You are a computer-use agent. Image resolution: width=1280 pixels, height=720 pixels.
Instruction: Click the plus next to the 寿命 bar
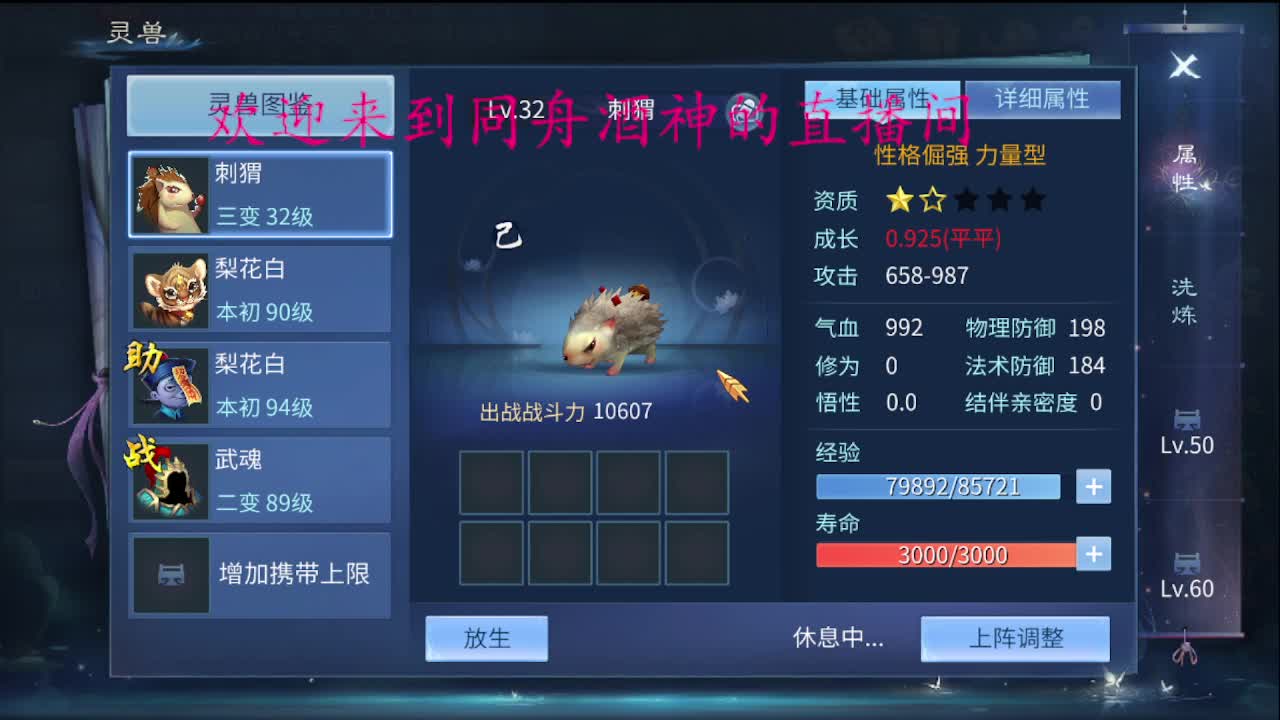pos(1093,555)
